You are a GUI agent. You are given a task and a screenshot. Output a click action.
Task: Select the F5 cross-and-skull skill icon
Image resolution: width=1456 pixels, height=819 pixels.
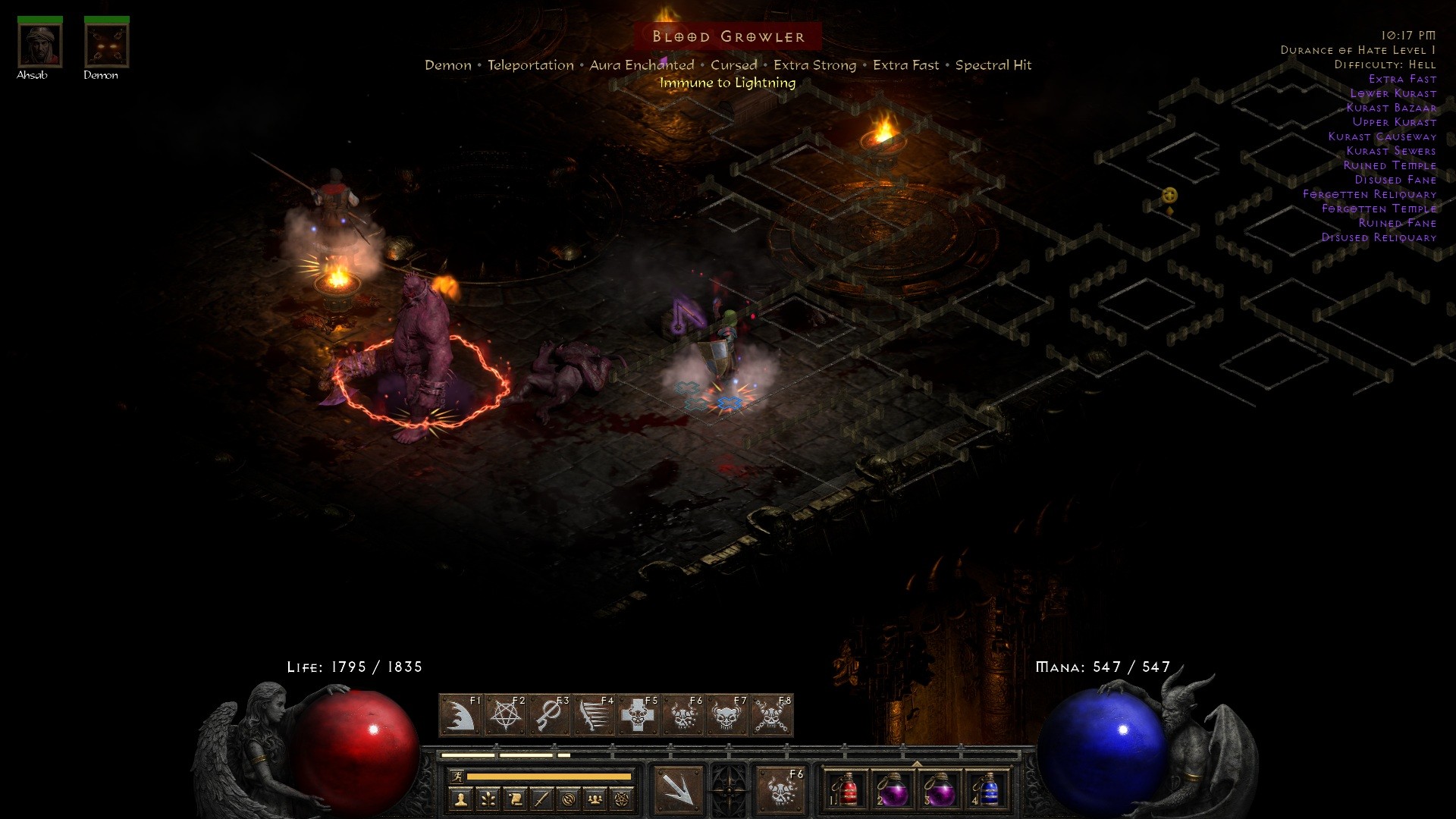pos(635,714)
